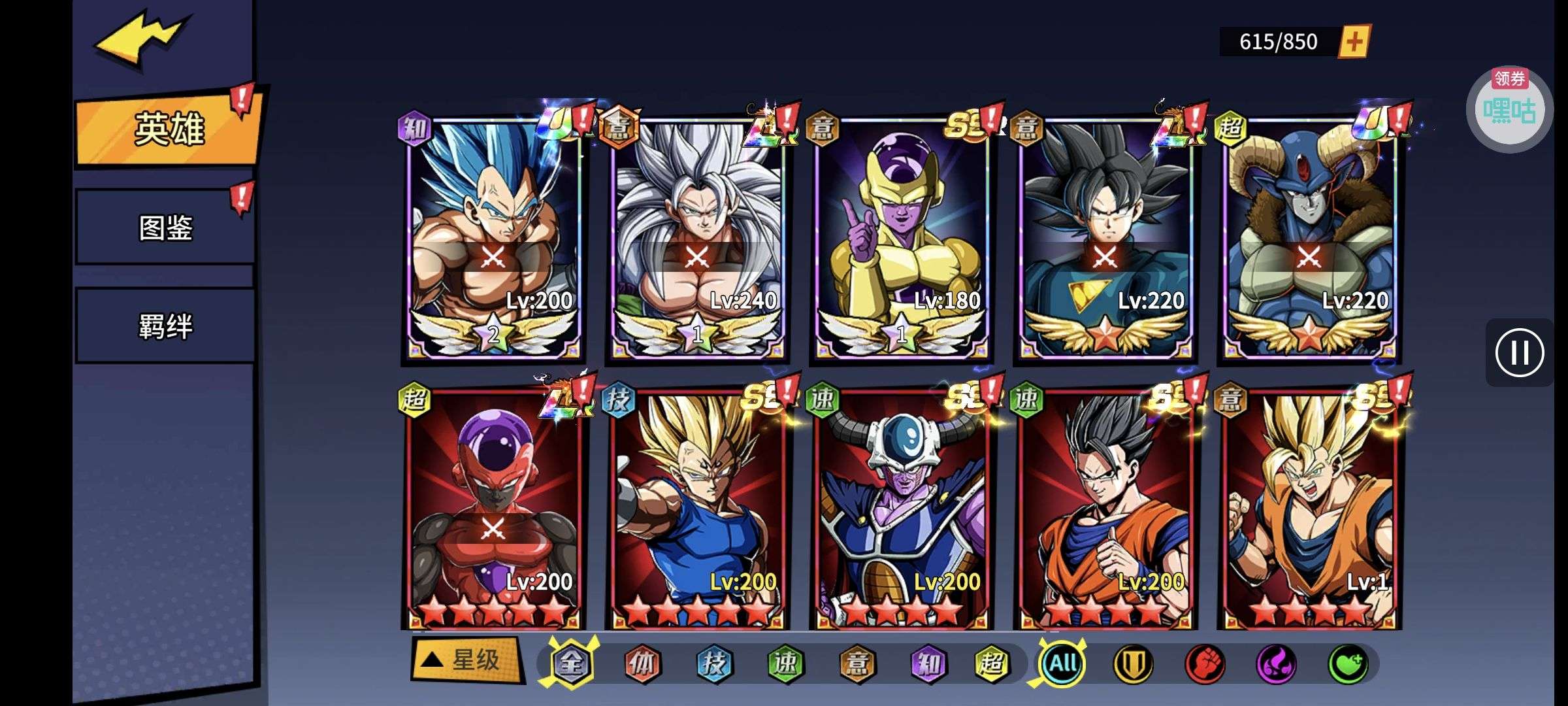Filter heroes by 体 type
Screen dimensions: 1568x706
click(642, 664)
